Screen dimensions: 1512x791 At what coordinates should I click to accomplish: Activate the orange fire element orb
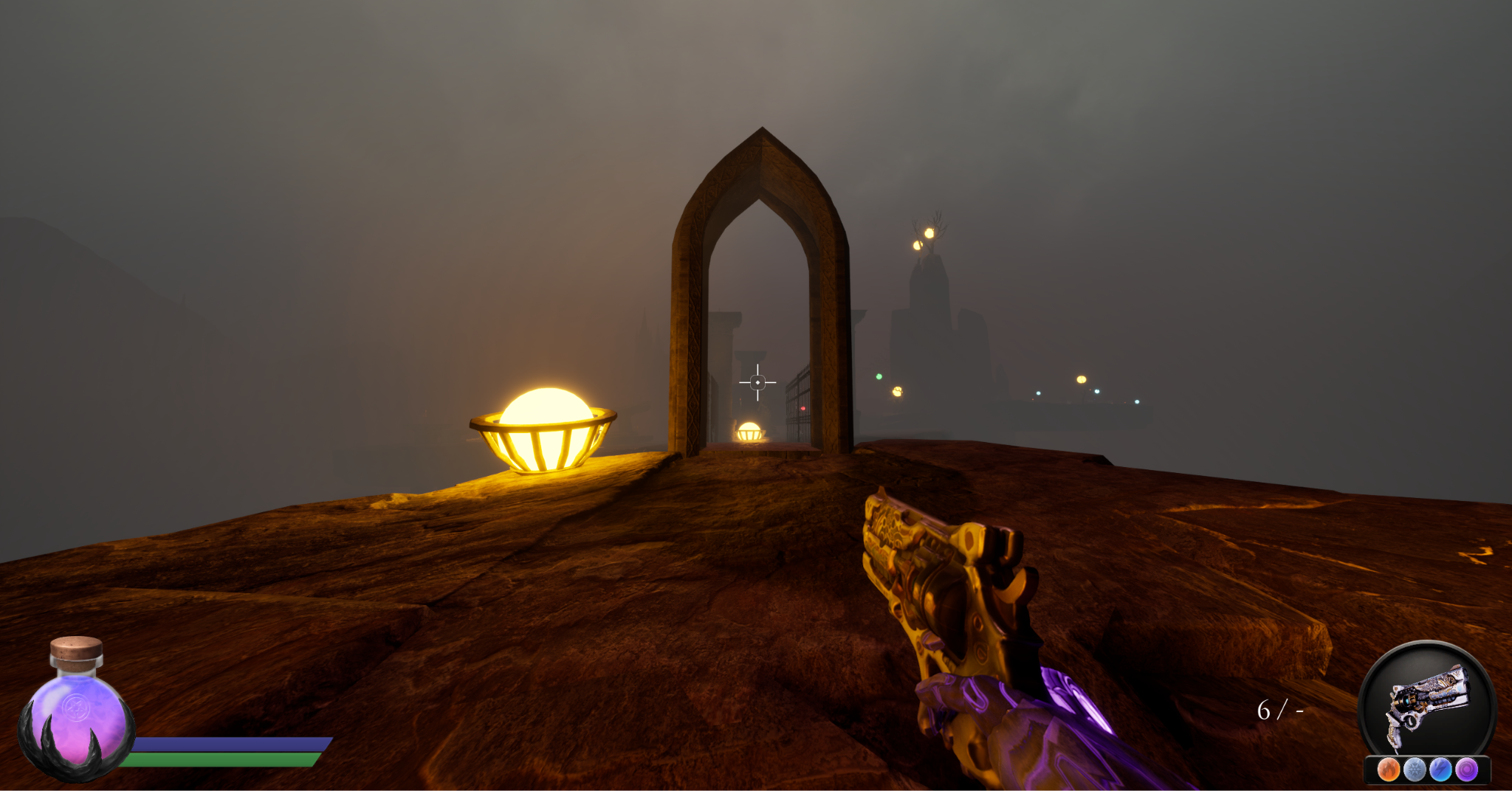(1389, 770)
